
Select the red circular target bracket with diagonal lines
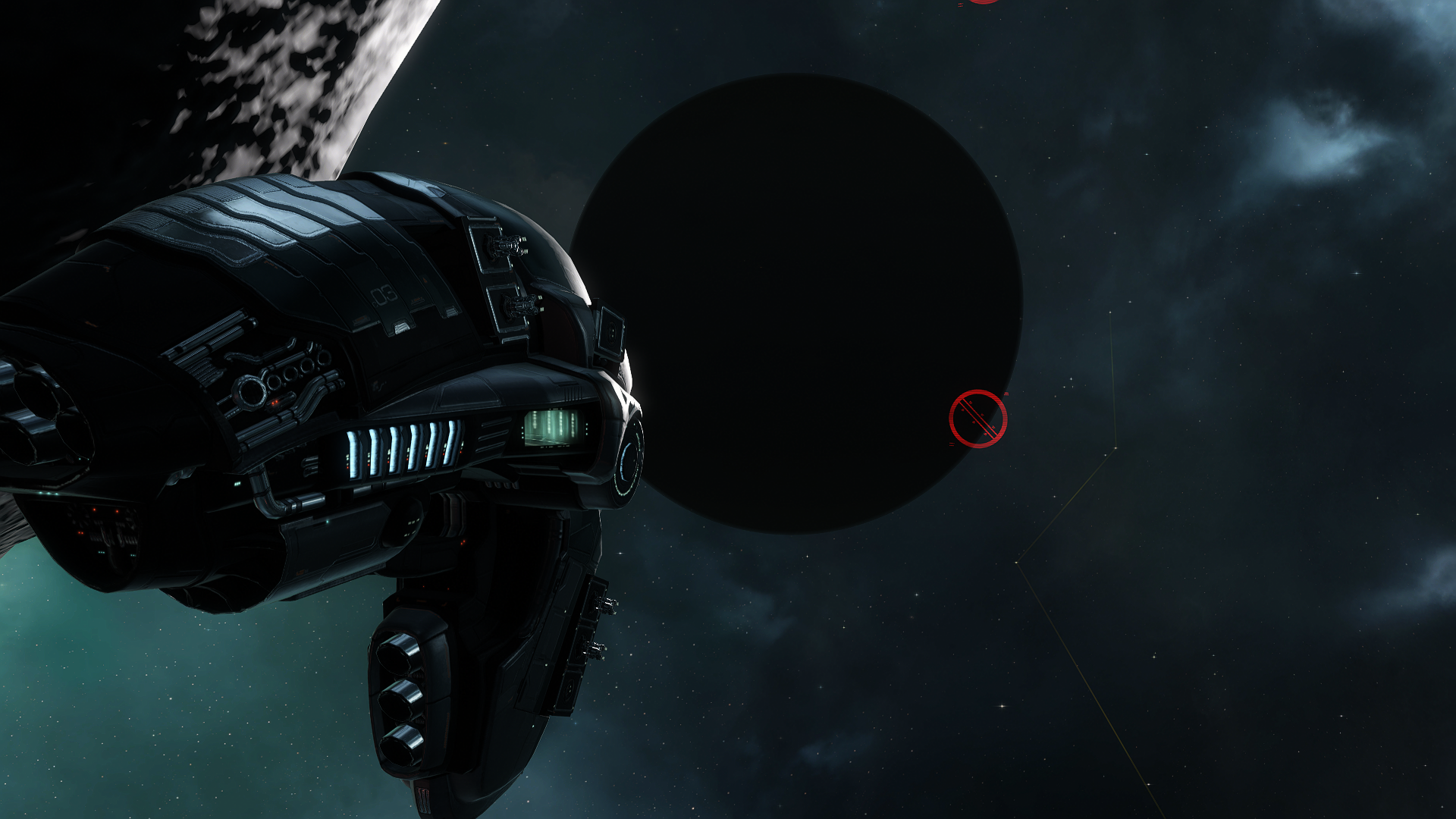coord(977,419)
